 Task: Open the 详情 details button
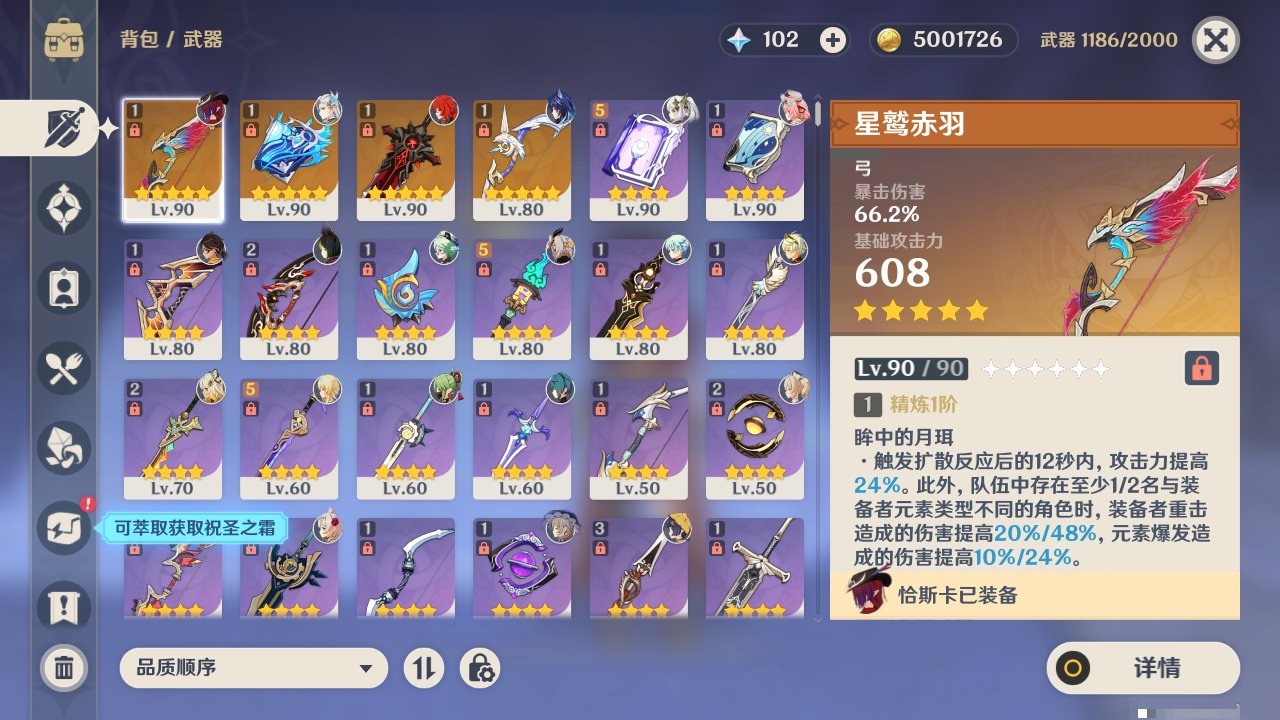[x=1143, y=668]
